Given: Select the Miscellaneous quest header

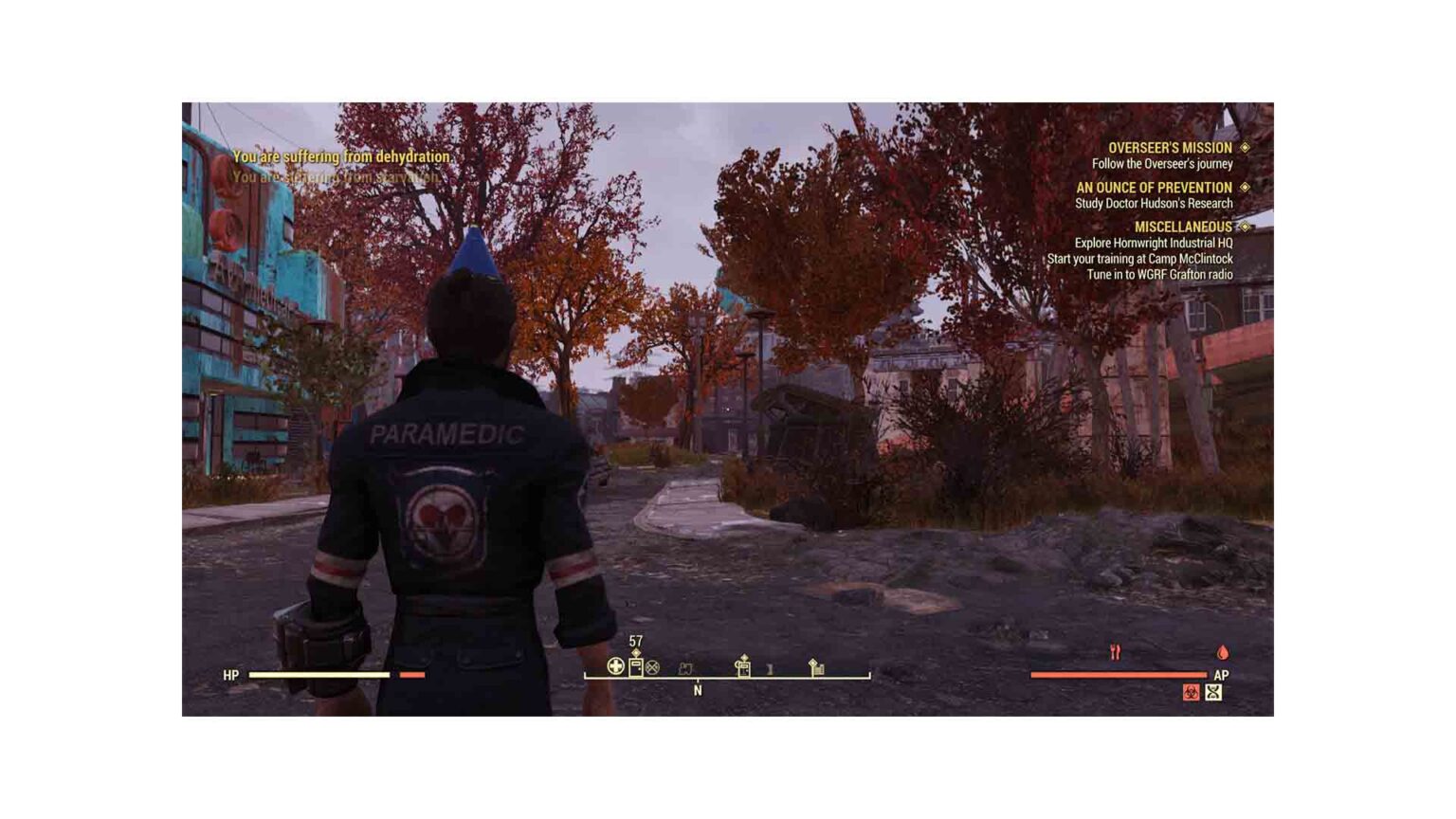Looking at the screenshot, I should [x=1183, y=227].
